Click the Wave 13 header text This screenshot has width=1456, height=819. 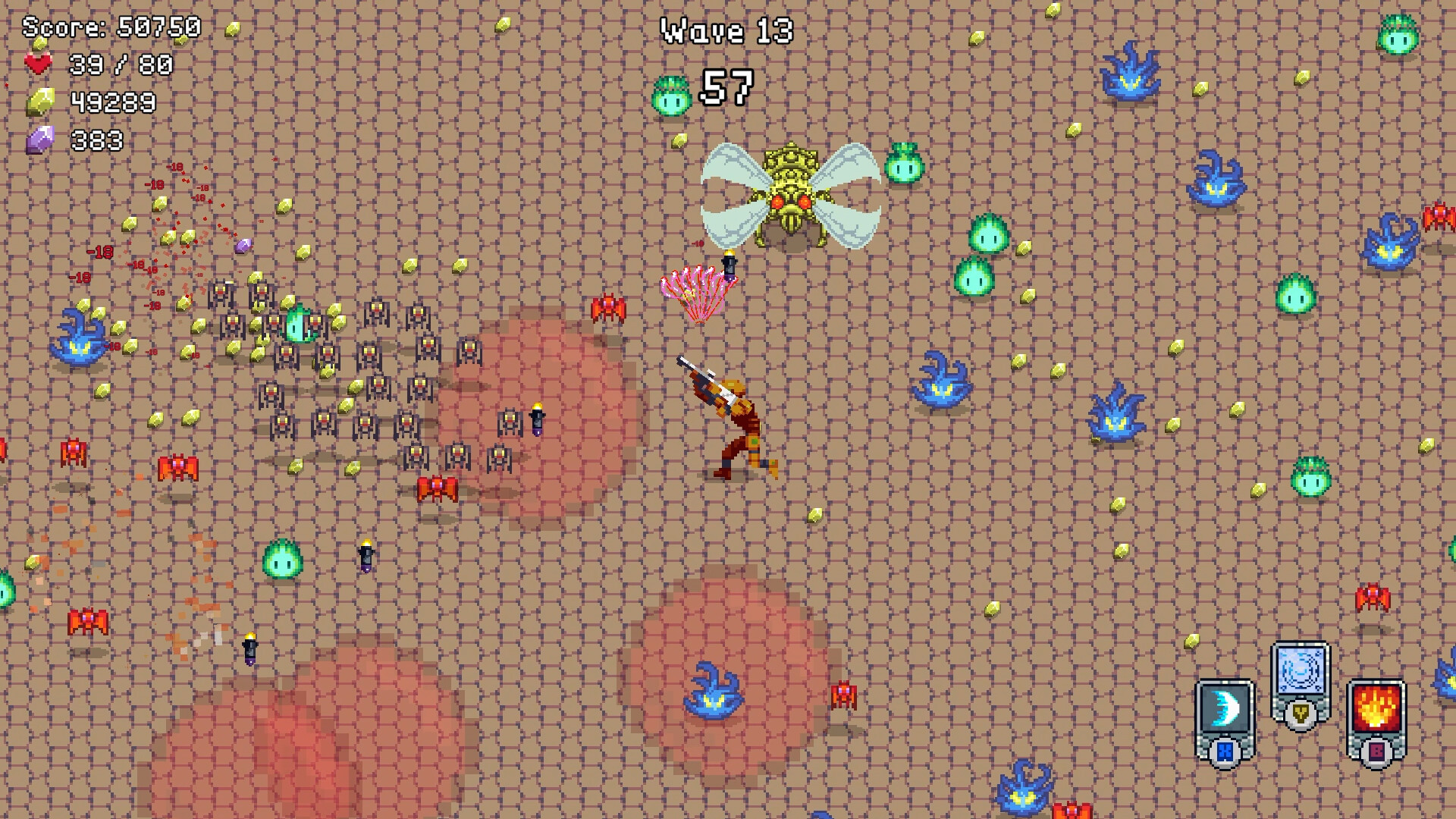tap(726, 32)
